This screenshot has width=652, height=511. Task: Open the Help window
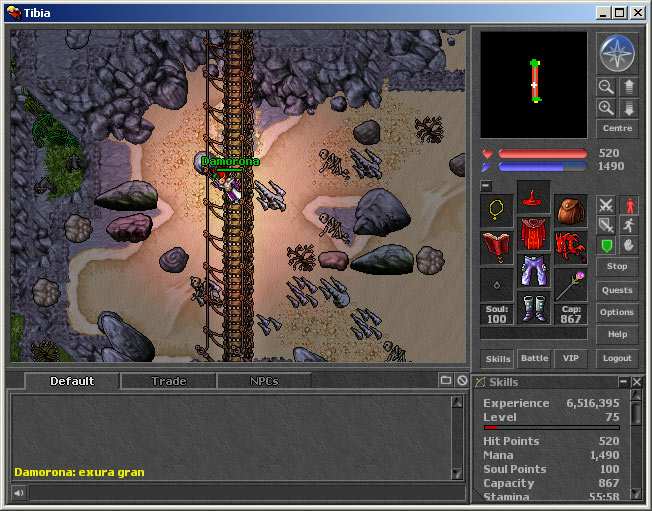tap(616, 335)
